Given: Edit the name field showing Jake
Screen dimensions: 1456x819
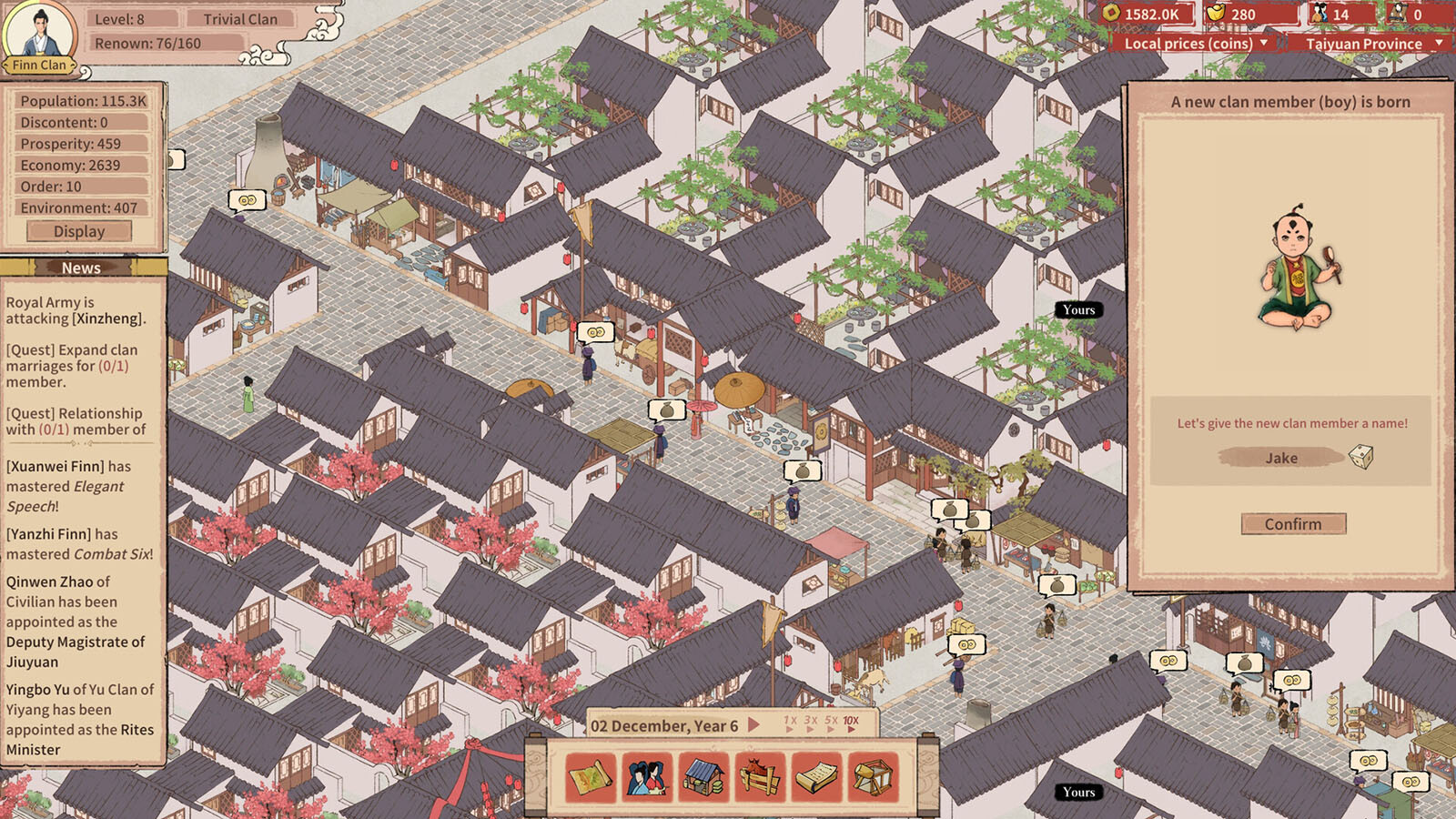Looking at the screenshot, I should point(1280,458).
